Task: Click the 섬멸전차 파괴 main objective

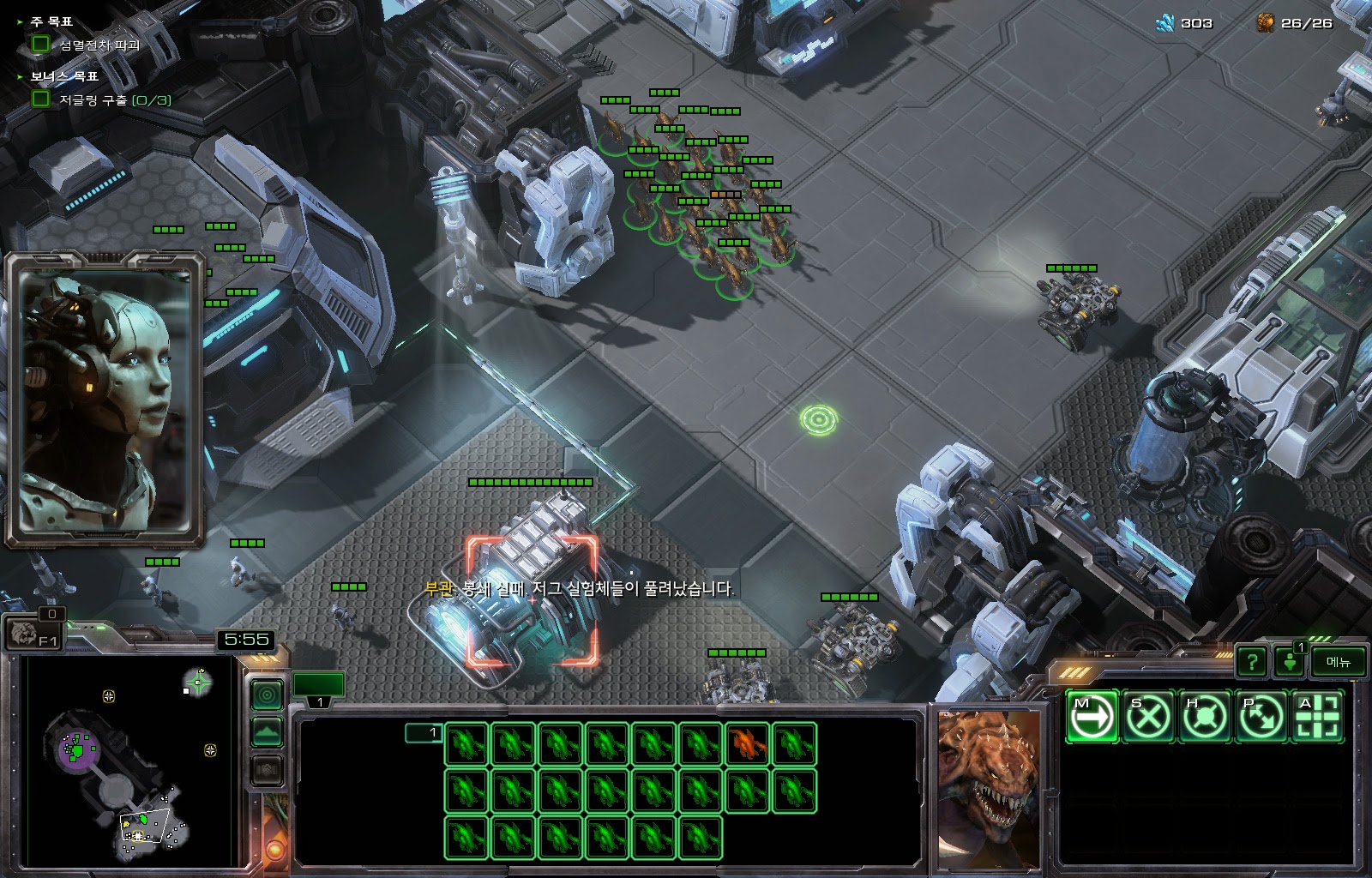Action: [99, 45]
